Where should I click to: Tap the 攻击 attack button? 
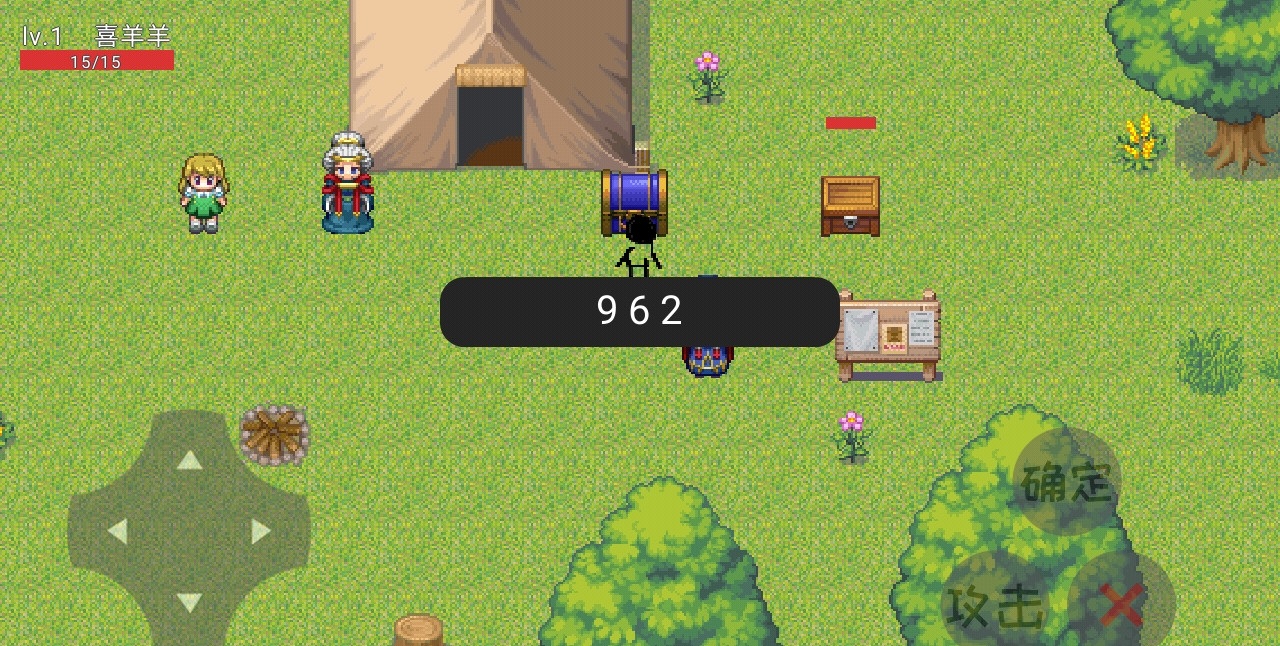coord(995,604)
